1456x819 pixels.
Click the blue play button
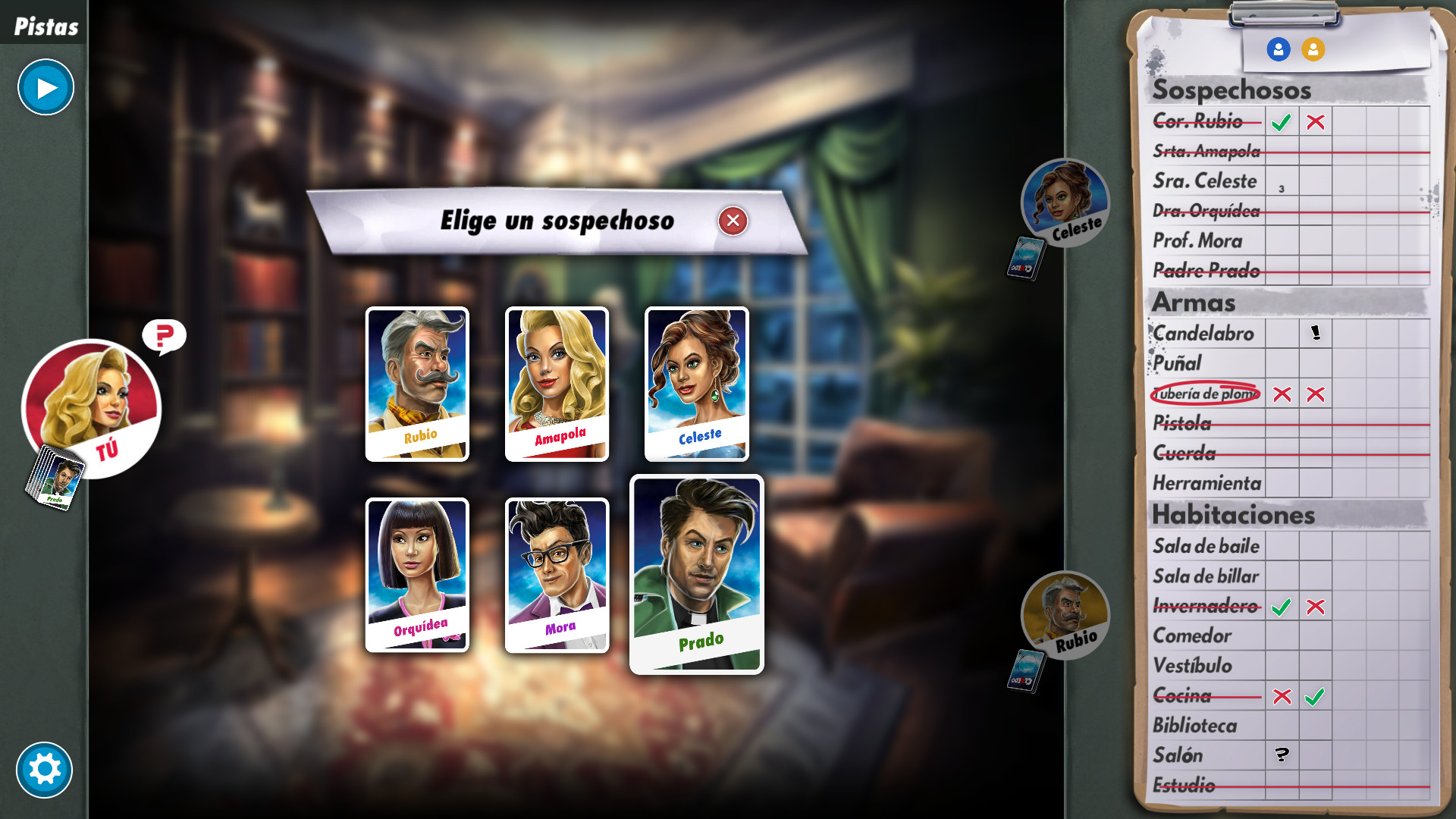[x=45, y=87]
